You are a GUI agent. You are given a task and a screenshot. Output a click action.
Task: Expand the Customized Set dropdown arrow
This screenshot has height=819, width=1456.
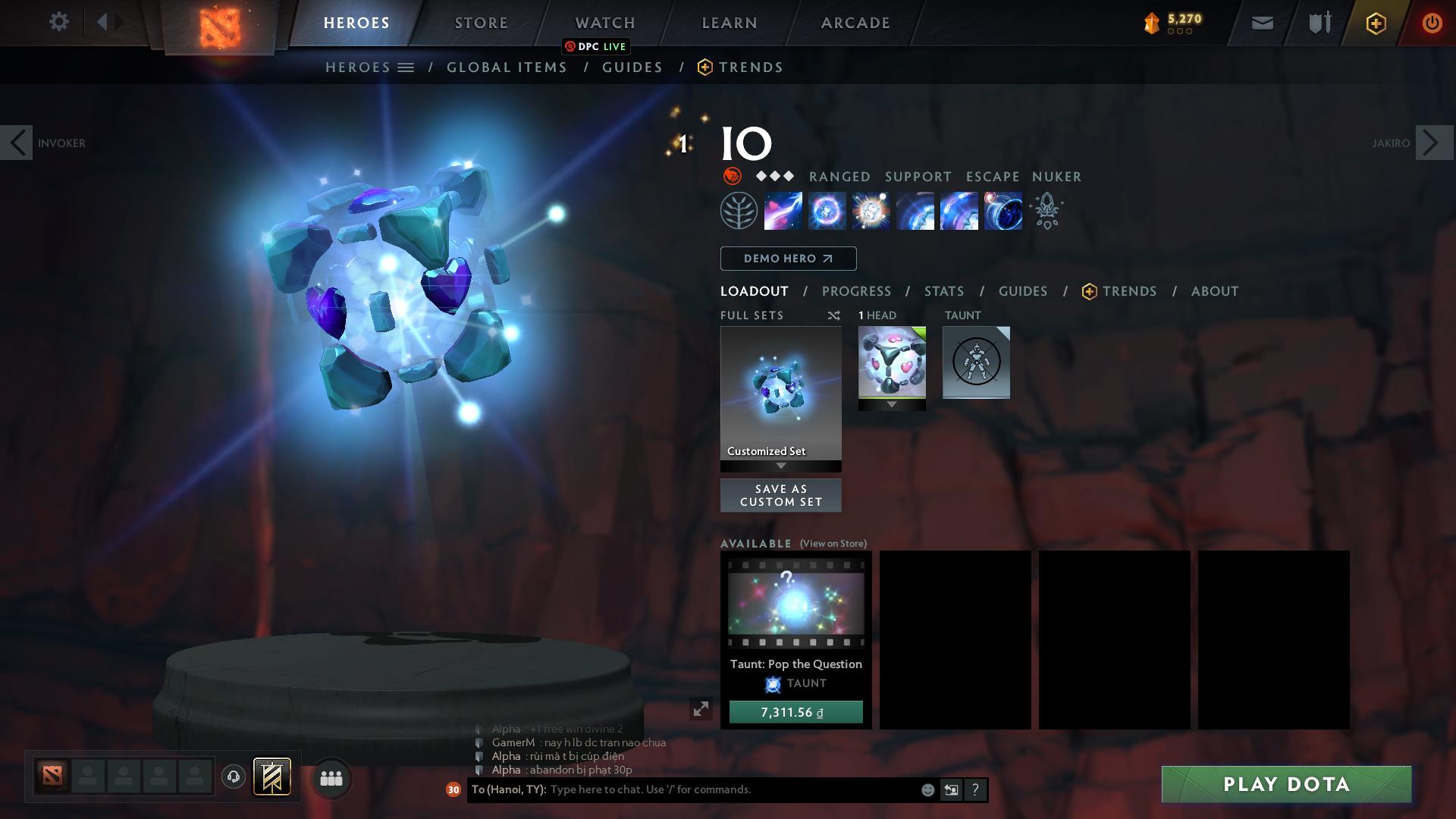click(x=780, y=467)
